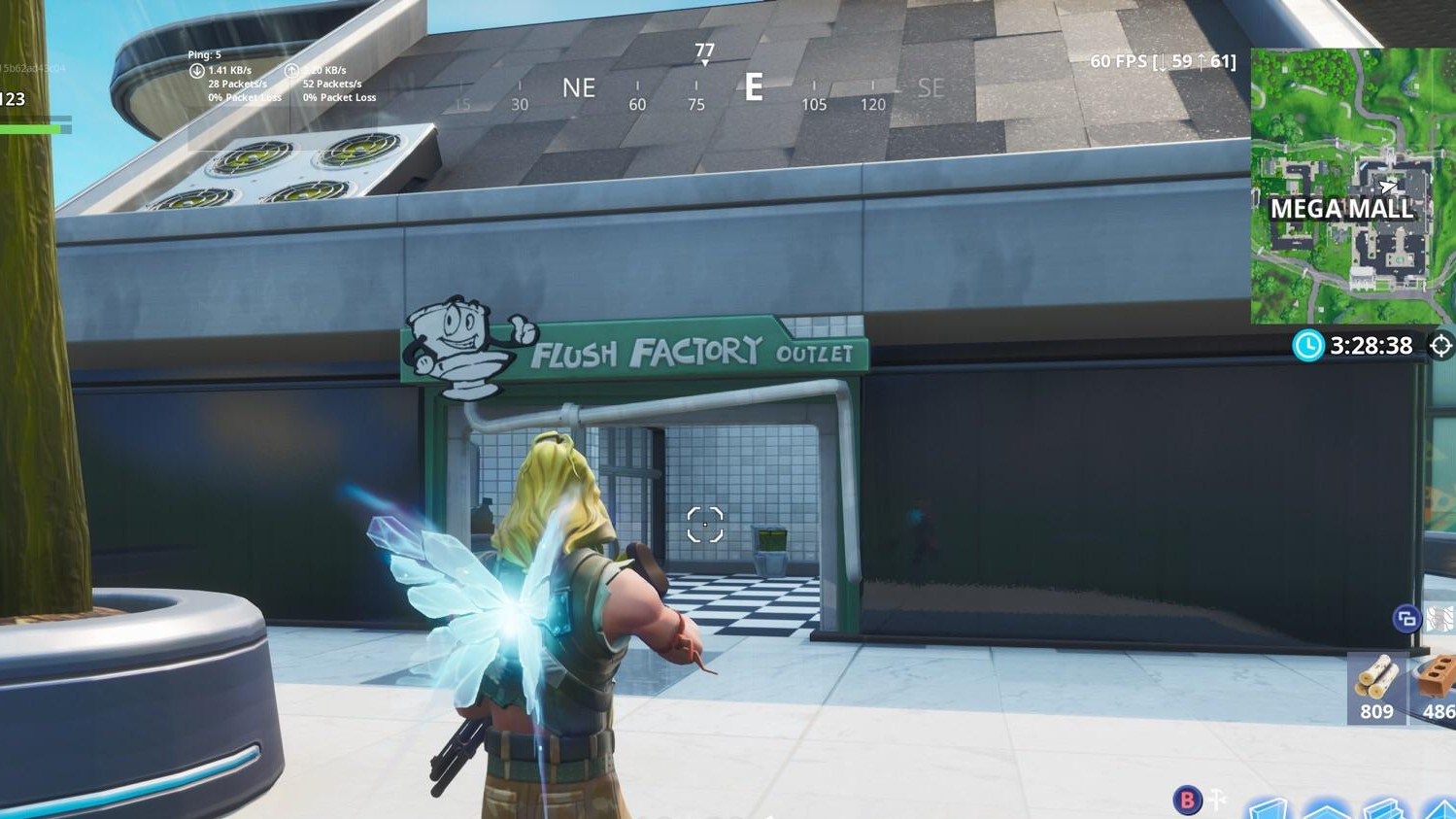Click the MEGA MALL label on the minimap
Viewport: 1456px width, 819px height.
click(1342, 209)
